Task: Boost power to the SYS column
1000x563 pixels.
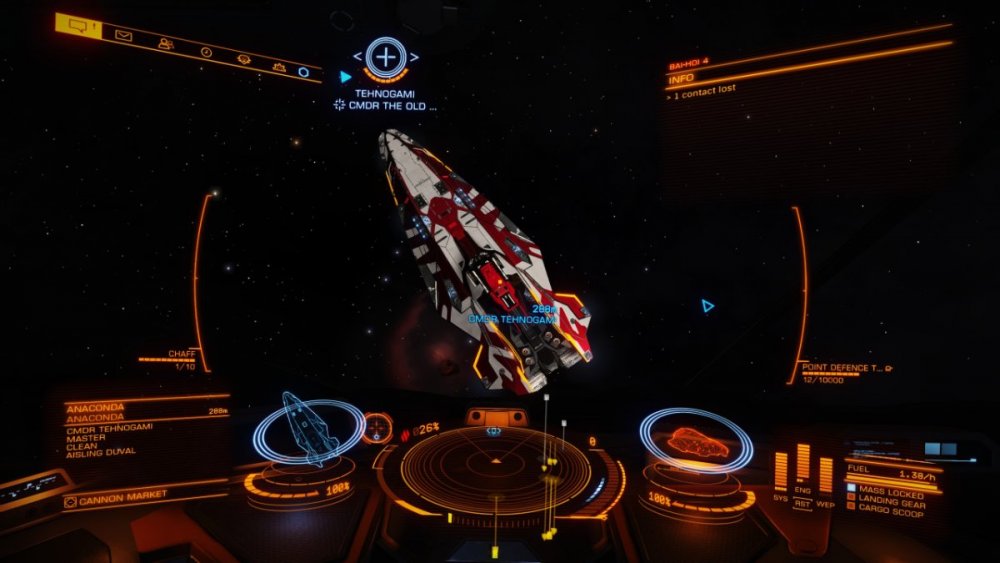Action: [780, 473]
